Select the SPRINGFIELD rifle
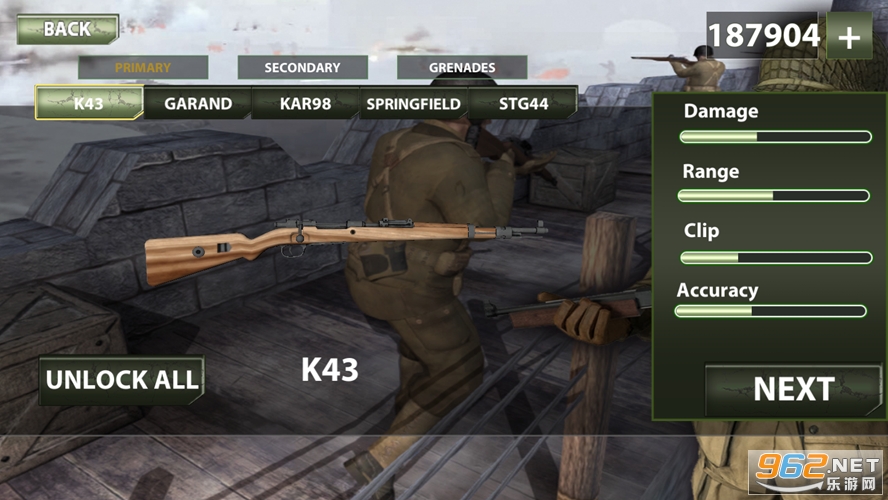 413,103
